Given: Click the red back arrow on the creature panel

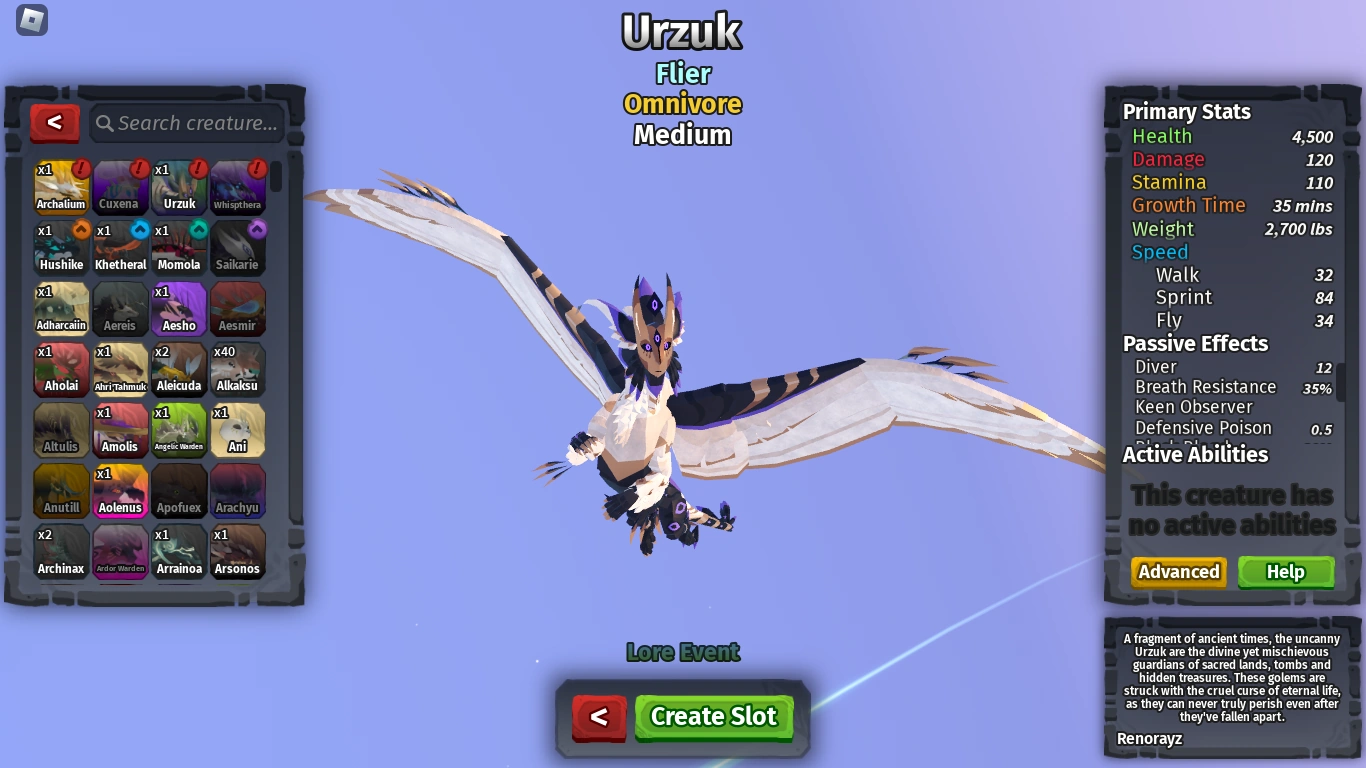Looking at the screenshot, I should pyautogui.click(x=55, y=123).
